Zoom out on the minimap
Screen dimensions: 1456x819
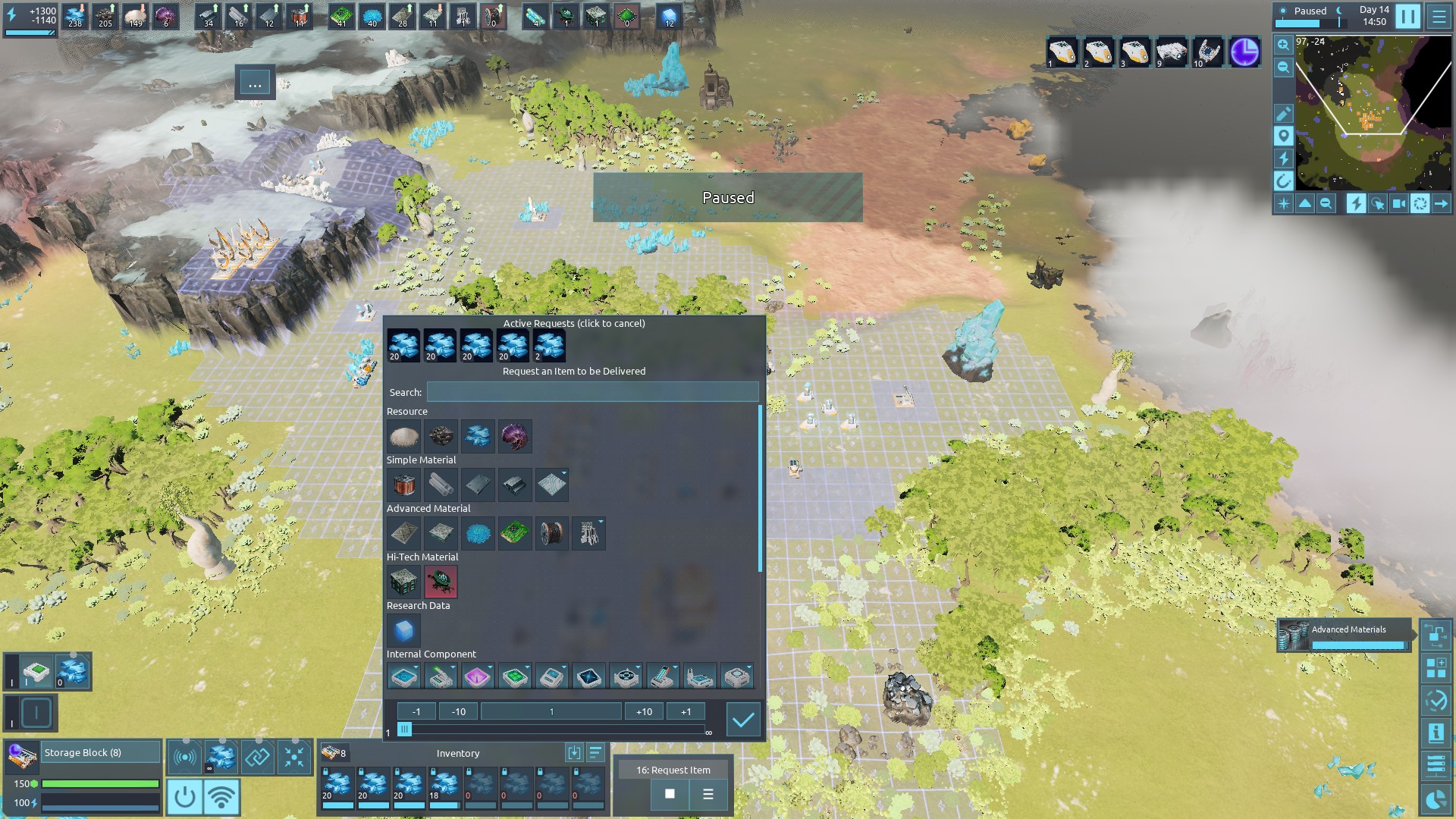(1283, 68)
